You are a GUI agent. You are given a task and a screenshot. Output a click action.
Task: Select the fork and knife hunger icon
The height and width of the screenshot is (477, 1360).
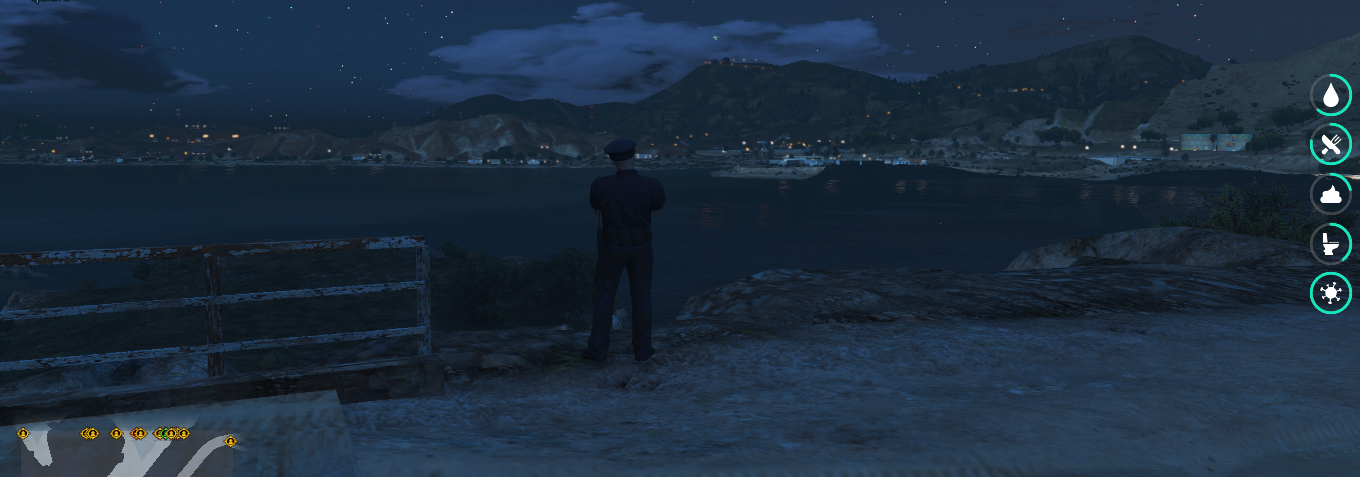pos(1331,145)
